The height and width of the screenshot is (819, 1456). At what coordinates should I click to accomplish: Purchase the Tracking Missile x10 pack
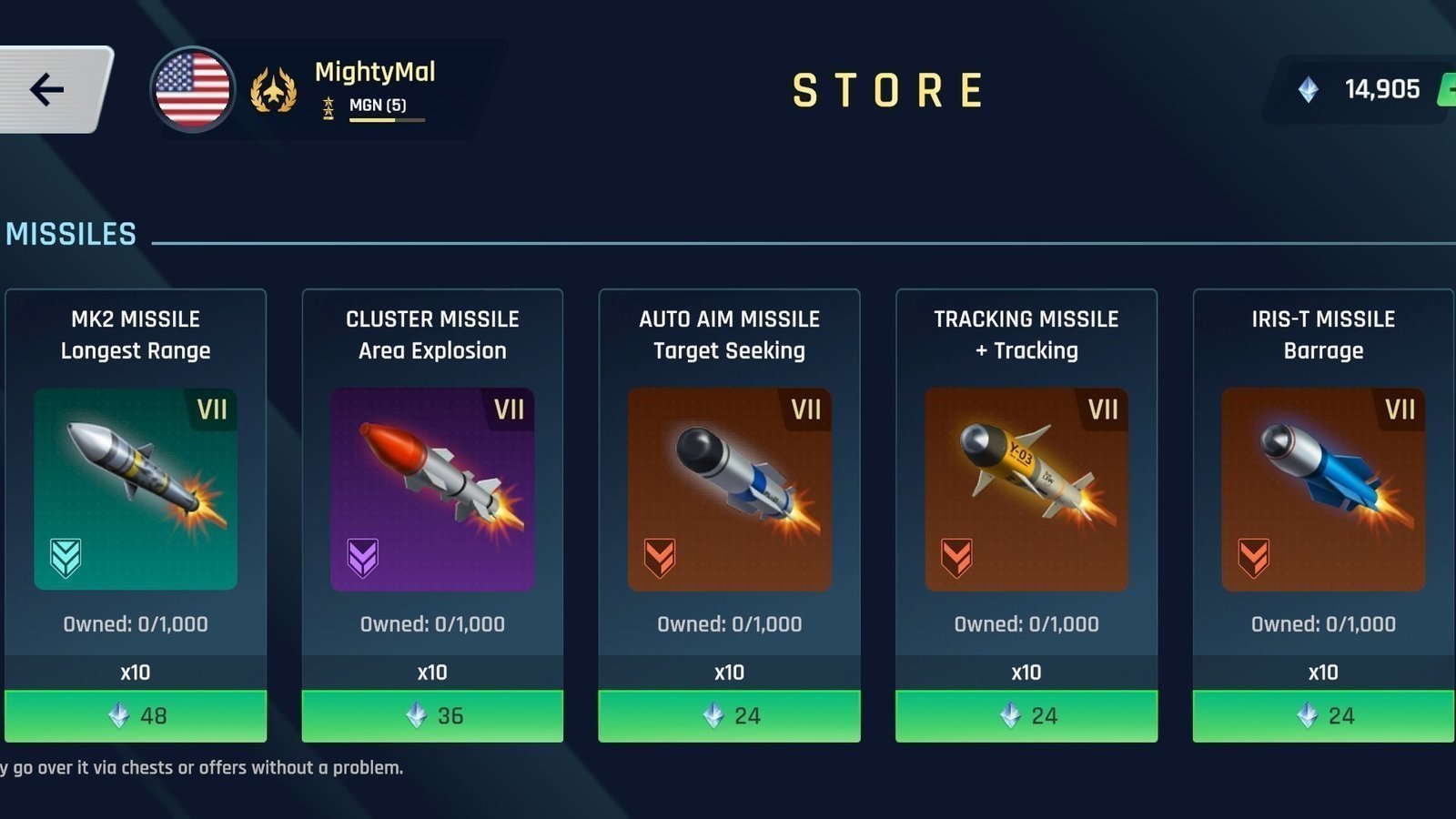(x=1026, y=716)
